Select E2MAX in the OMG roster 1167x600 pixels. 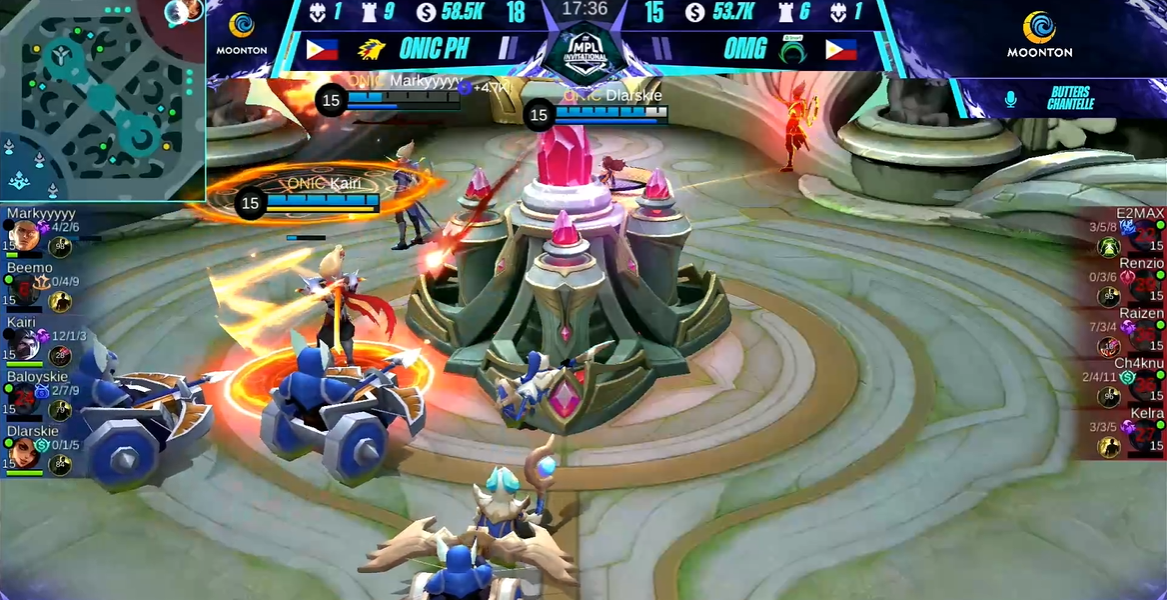point(1128,234)
